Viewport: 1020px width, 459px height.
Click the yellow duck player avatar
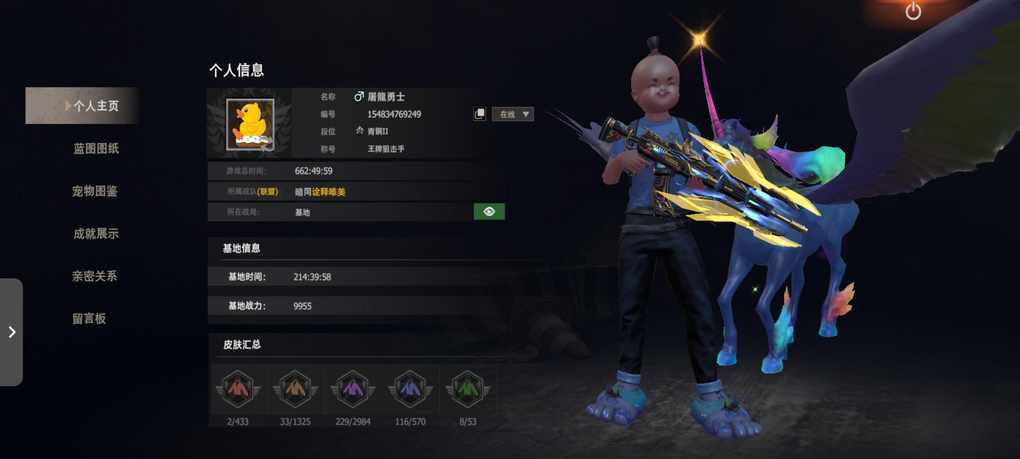[251, 124]
